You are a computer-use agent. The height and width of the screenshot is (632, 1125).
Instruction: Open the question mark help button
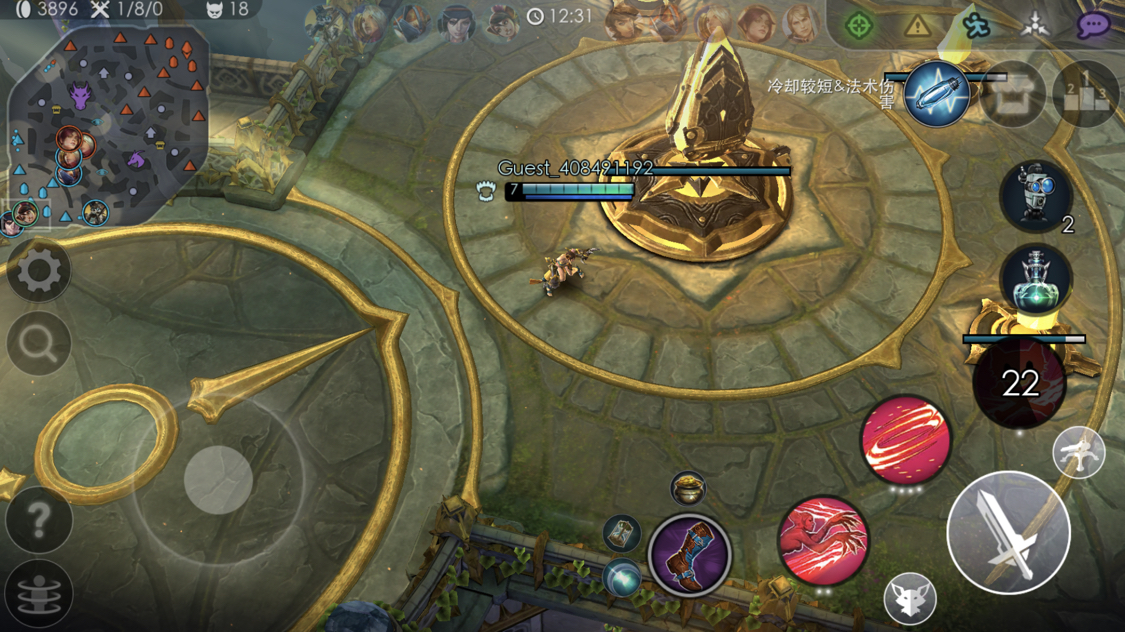(39, 520)
